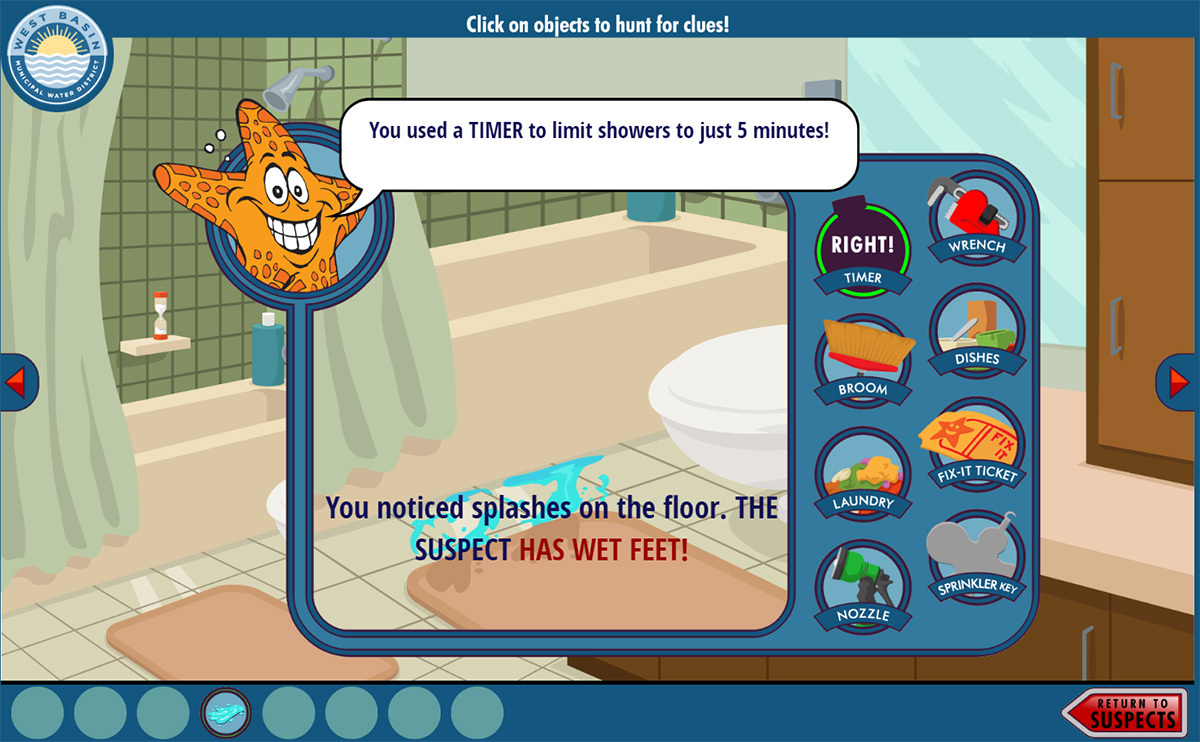Click the Timer option marked Right
This screenshot has width=1200, height=742.
click(863, 248)
